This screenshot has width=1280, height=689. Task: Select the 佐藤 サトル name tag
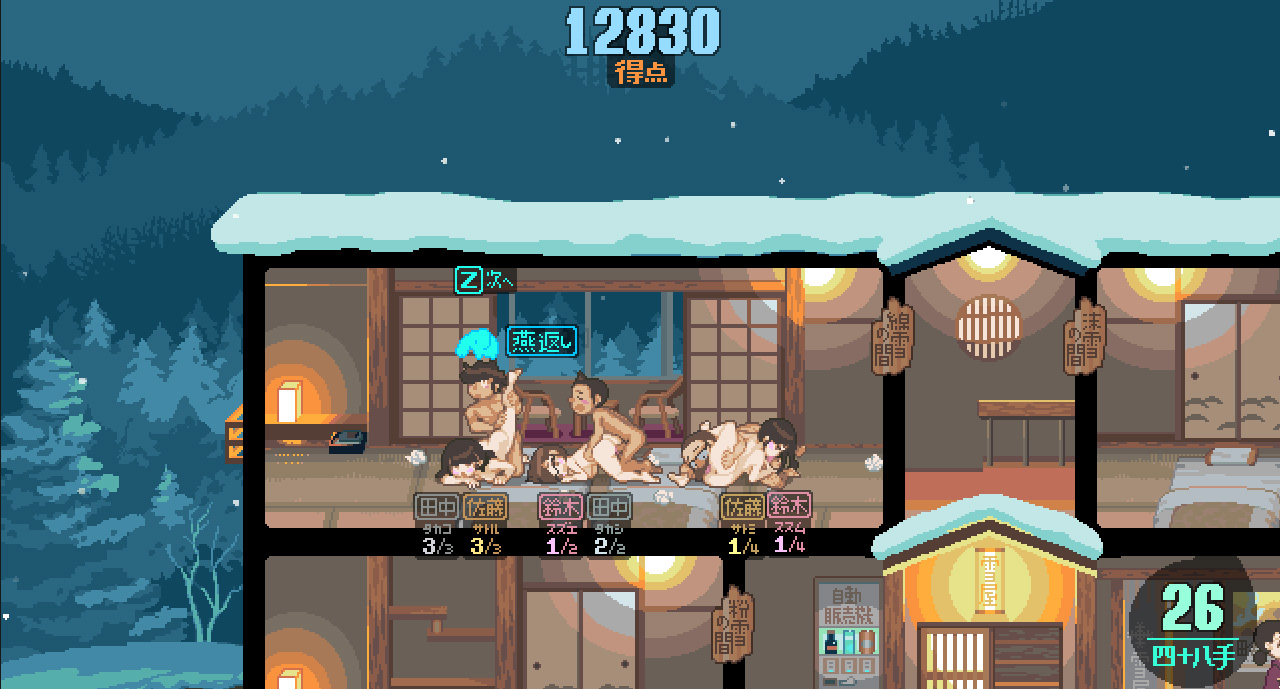(x=485, y=508)
